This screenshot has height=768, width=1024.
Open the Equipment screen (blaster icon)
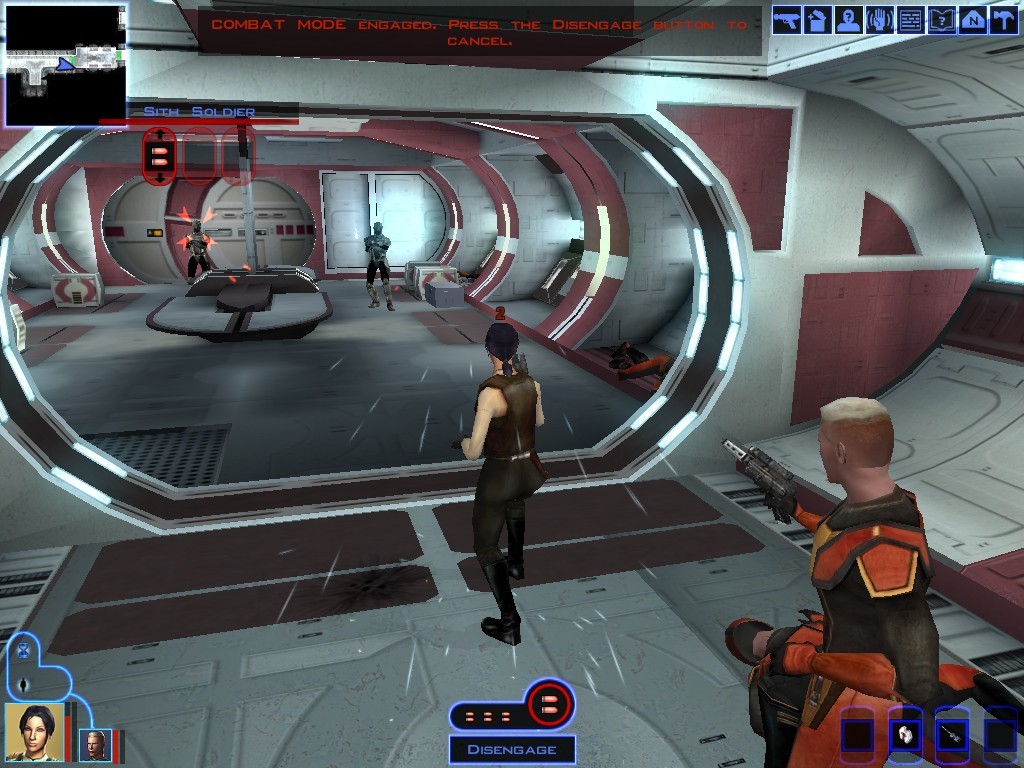click(787, 21)
